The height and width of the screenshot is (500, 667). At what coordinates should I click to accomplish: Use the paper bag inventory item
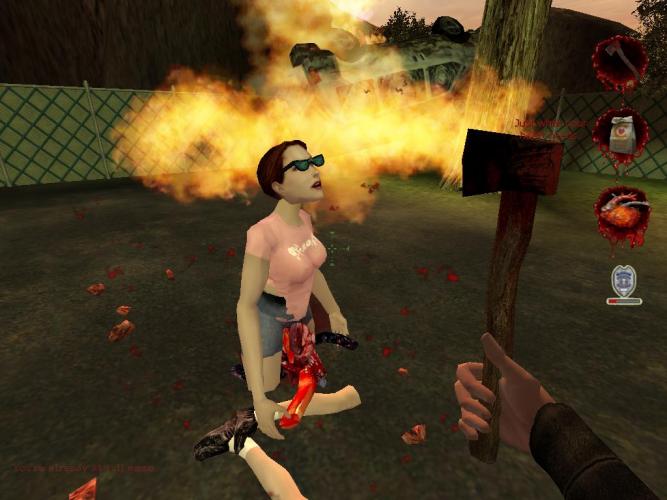click(x=621, y=135)
